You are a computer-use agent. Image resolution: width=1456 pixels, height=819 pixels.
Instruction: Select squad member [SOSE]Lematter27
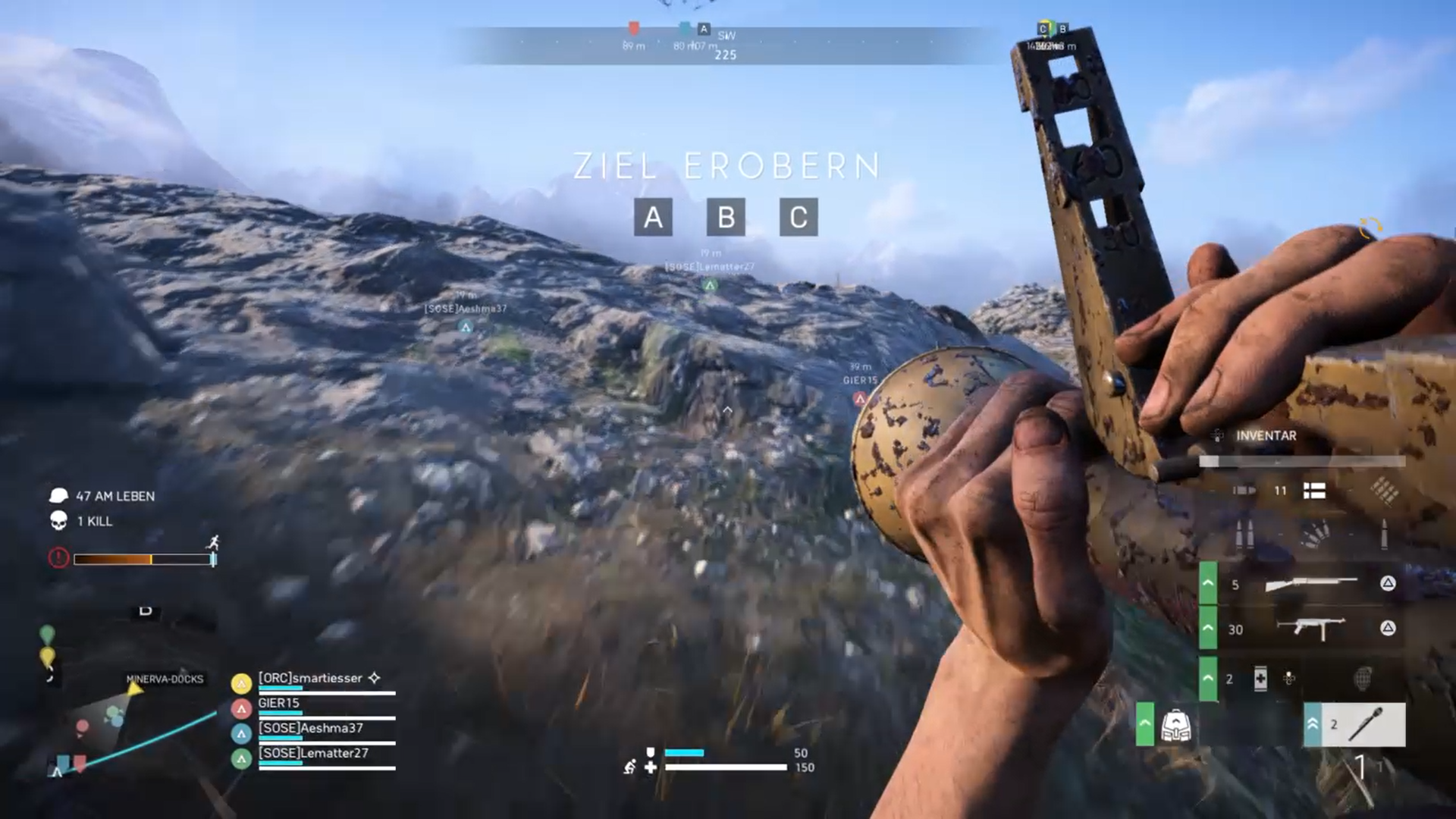[x=313, y=754]
